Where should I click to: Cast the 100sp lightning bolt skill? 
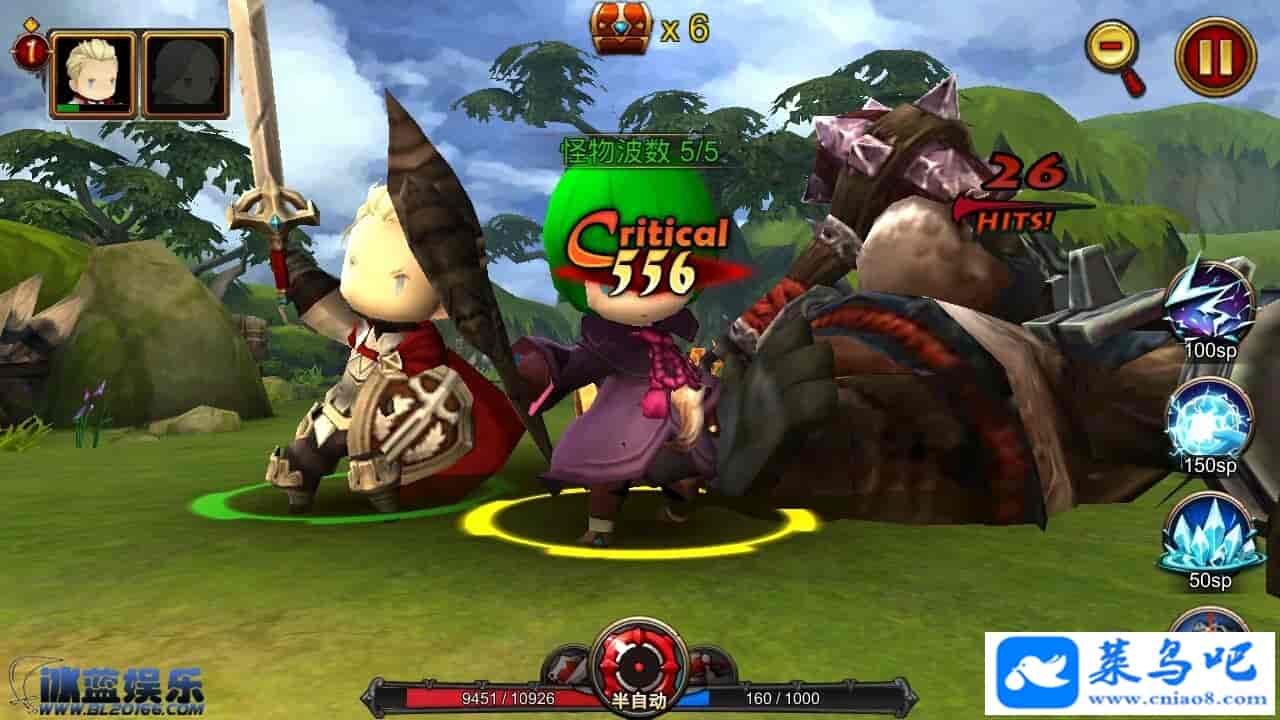point(1210,300)
